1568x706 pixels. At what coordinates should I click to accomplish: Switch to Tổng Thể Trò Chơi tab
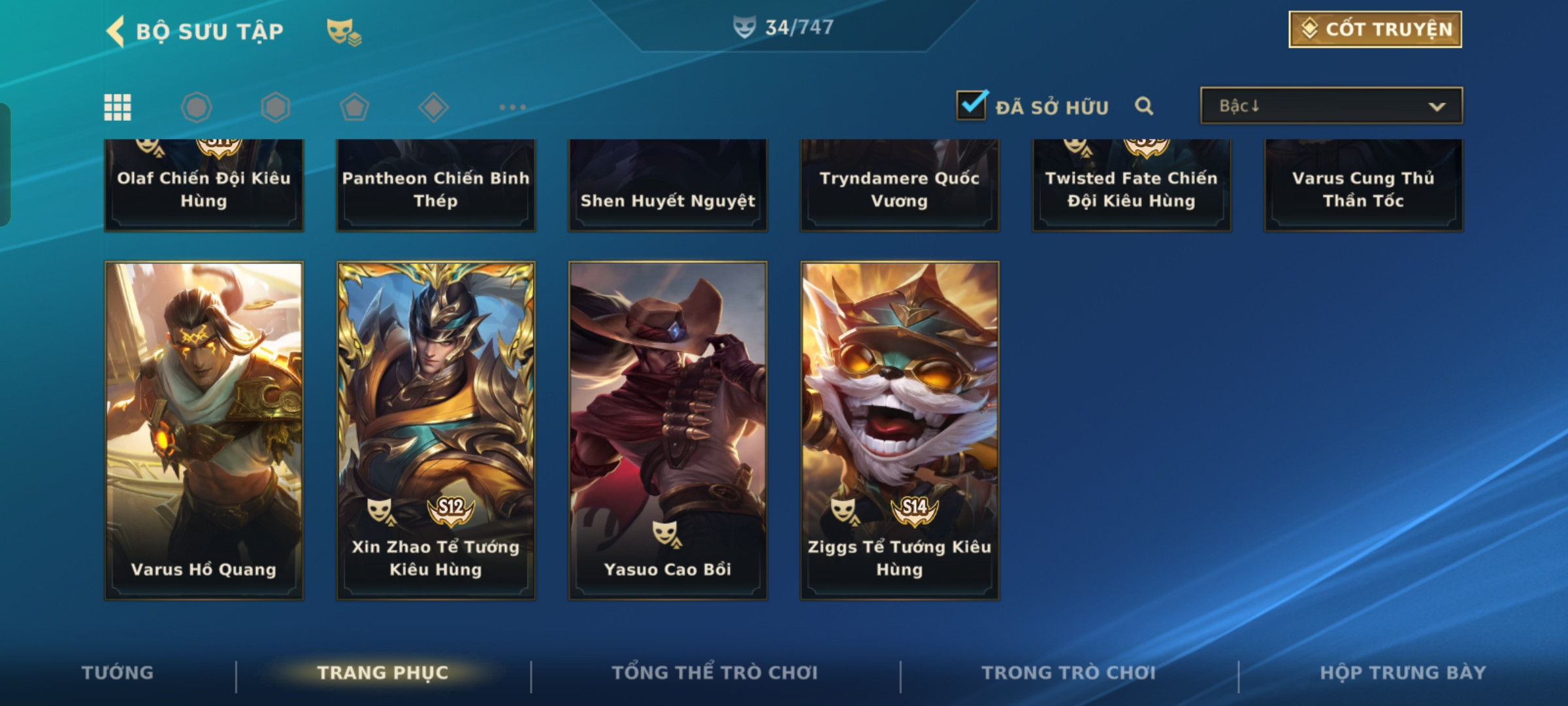click(715, 673)
